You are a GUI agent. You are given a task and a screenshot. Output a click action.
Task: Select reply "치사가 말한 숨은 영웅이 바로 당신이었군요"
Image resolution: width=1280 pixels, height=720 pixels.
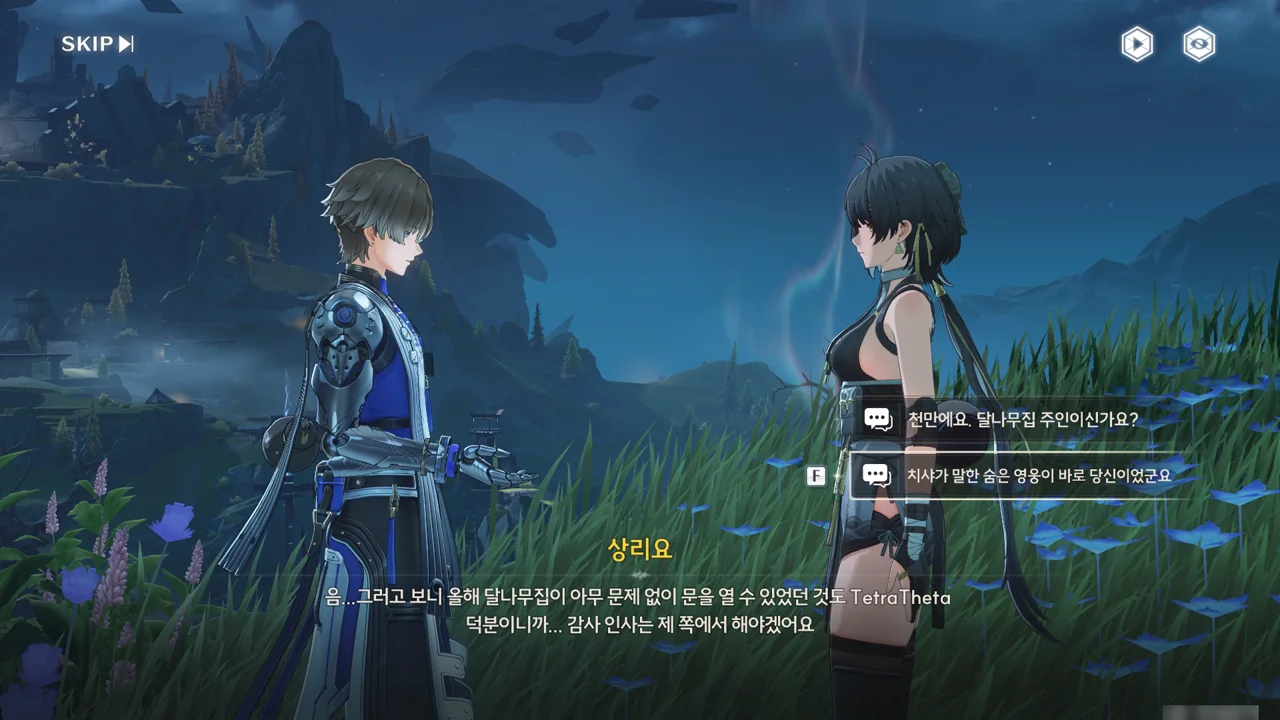[x=1036, y=475]
